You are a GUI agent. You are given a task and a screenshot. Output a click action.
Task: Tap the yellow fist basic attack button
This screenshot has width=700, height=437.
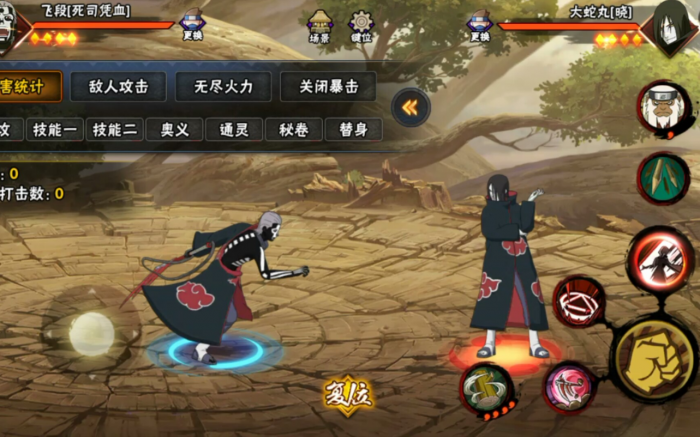click(x=651, y=358)
